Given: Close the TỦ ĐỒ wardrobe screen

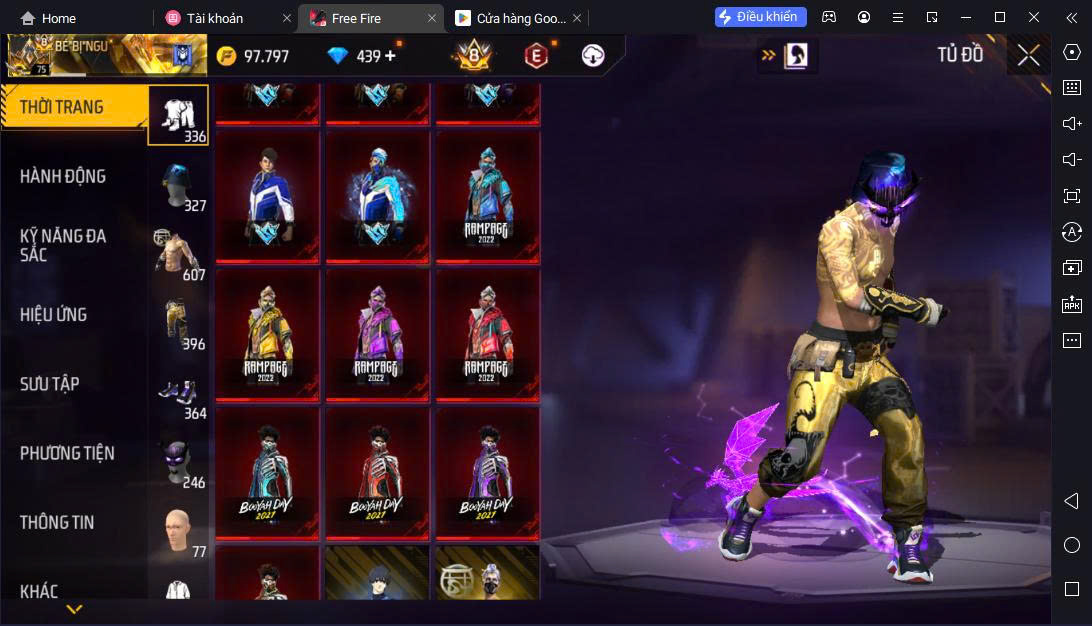Looking at the screenshot, I should pyautogui.click(x=1028, y=56).
